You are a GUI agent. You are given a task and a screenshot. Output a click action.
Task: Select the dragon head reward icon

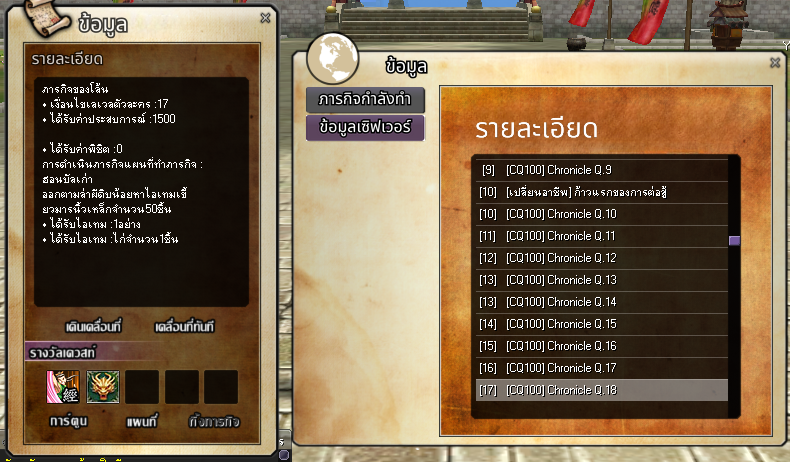103,387
